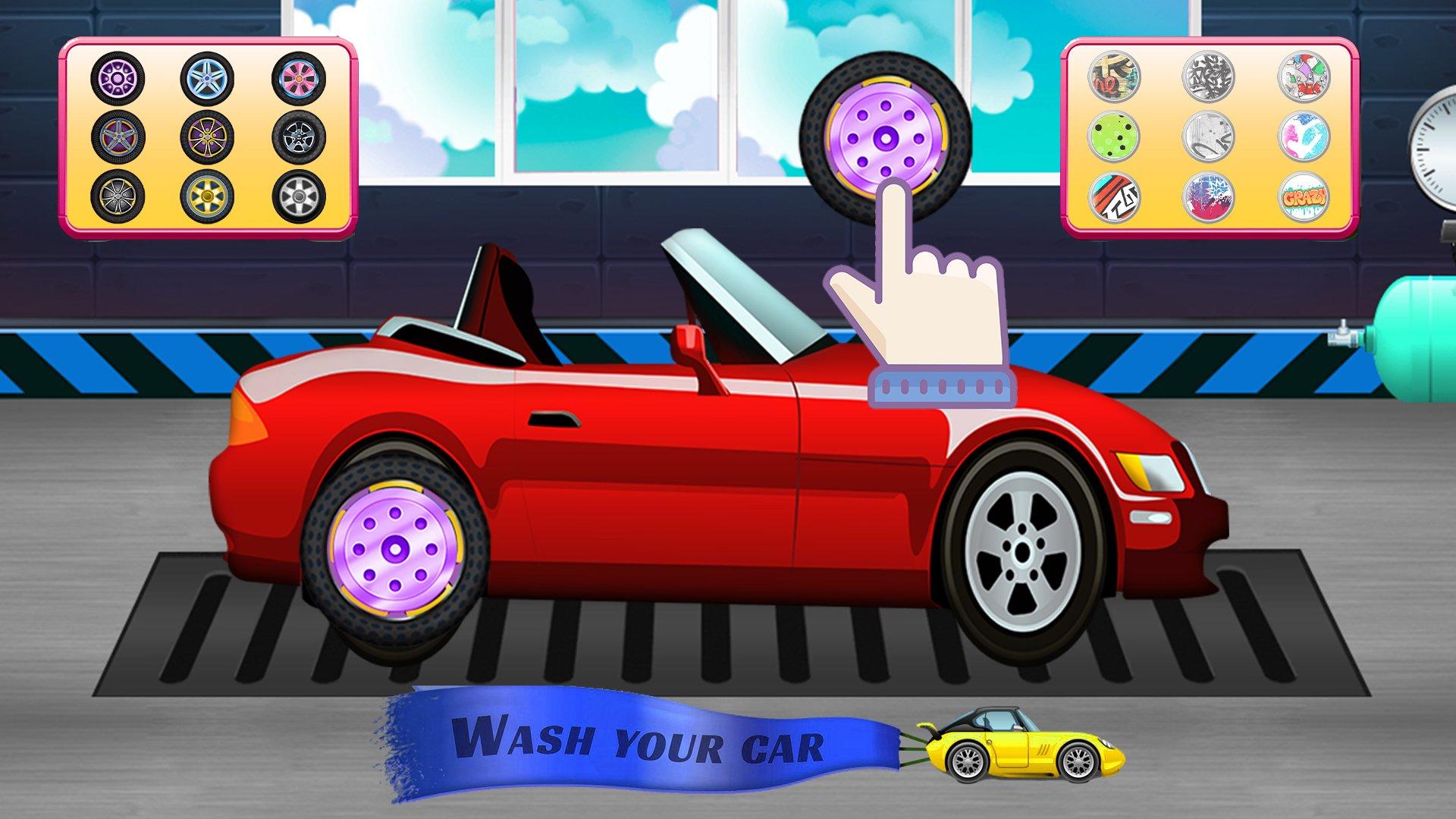Image resolution: width=1456 pixels, height=819 pixels.
Task: Choose the yellow-rimmed gray wheel
Action: click(x=118, y=197)
